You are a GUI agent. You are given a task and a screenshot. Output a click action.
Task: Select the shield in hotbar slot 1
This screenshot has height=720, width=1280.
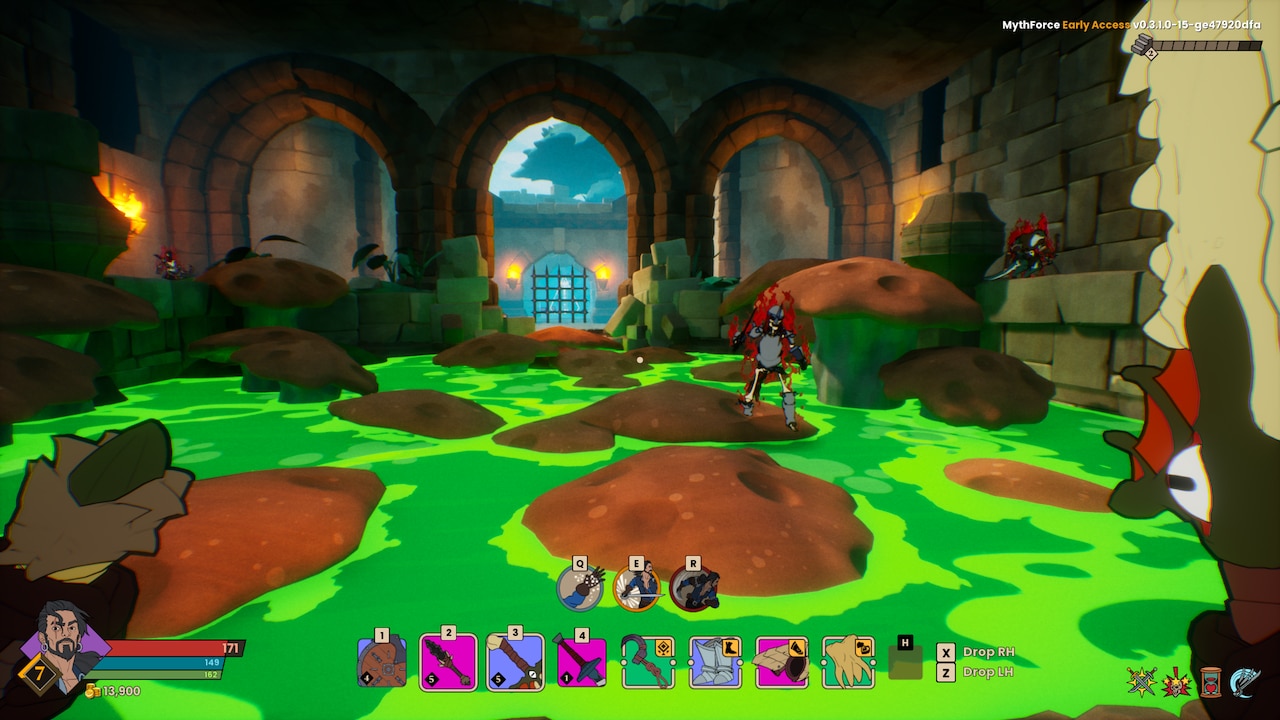(383, 662)
